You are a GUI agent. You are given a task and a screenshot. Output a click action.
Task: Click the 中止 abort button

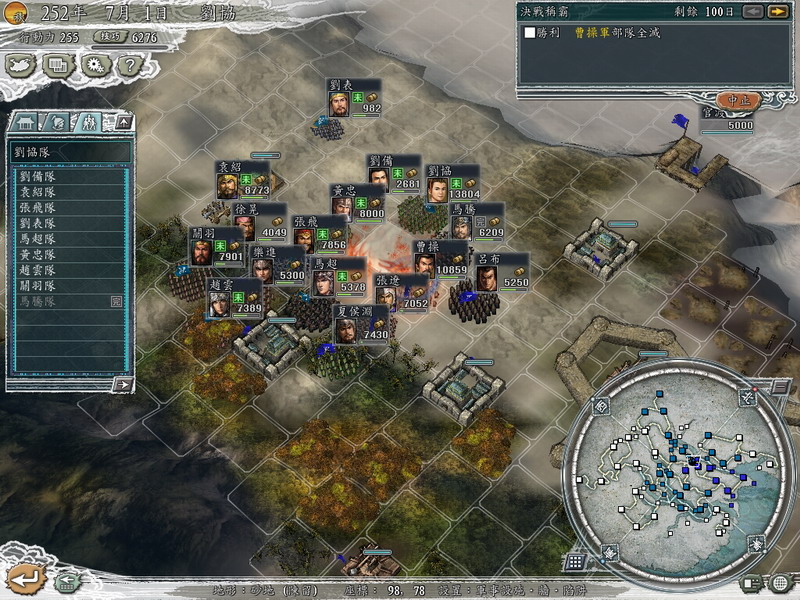pos(738,101)
